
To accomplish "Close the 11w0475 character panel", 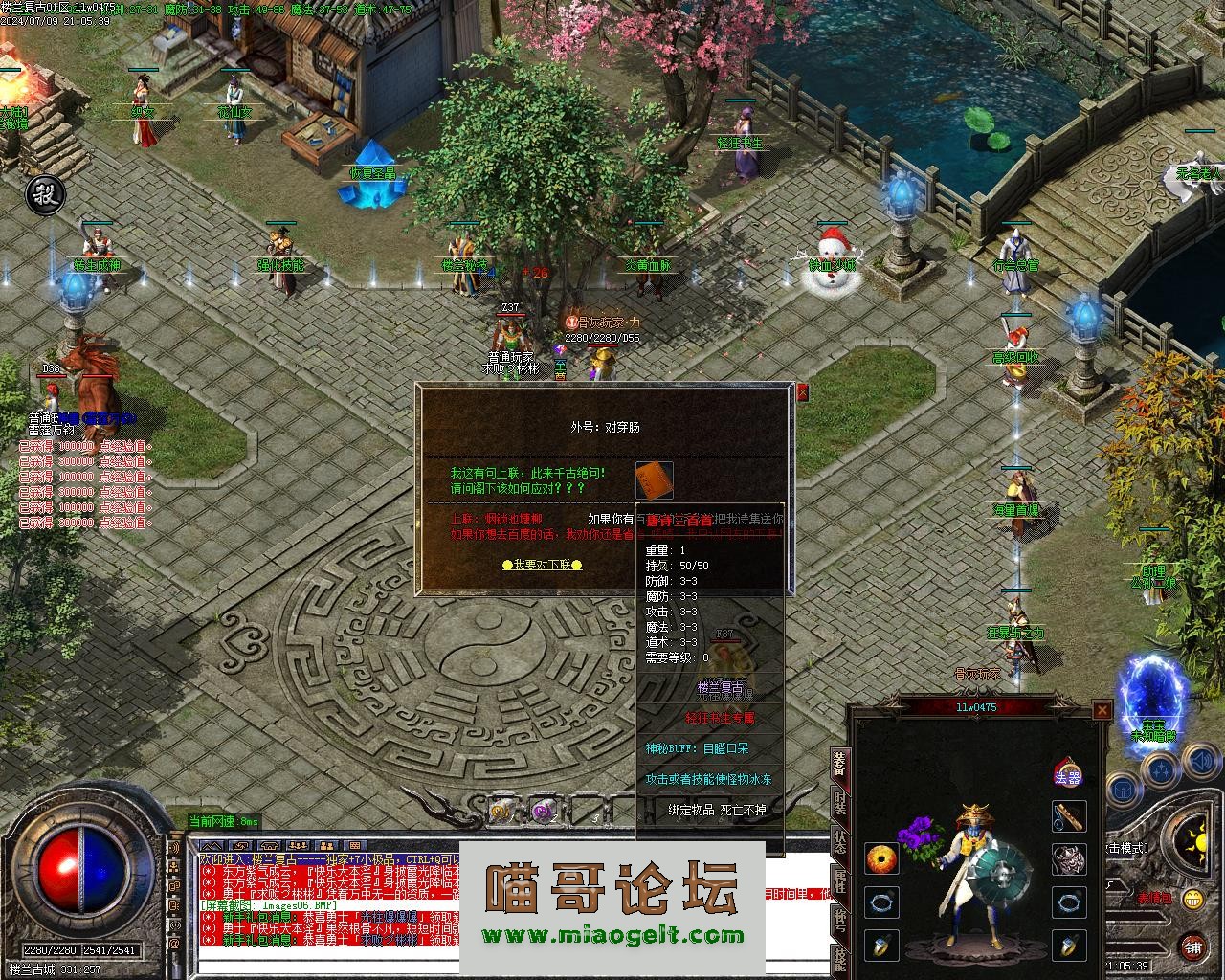I will (x=1102, y=710).
